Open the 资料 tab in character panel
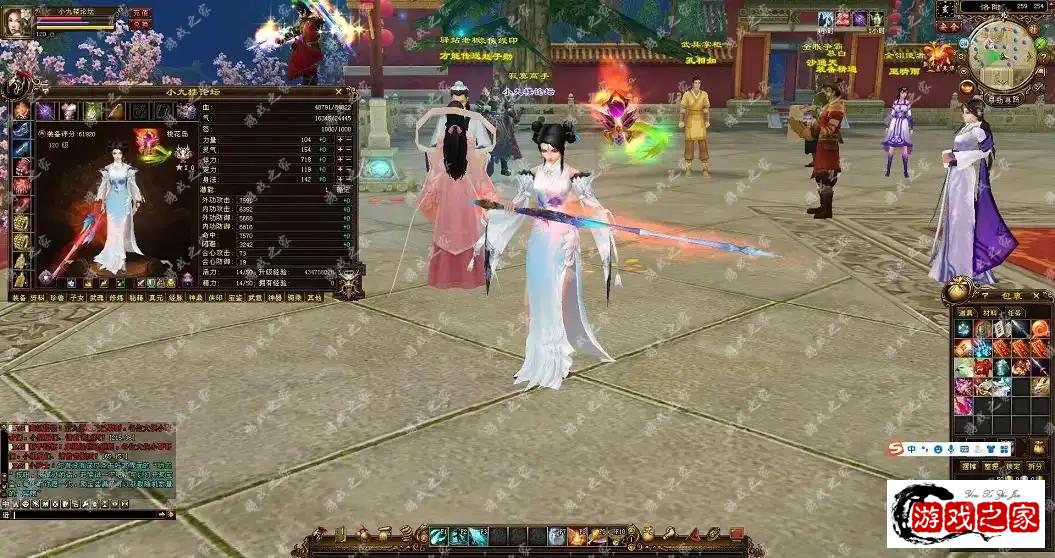The width and height of the screenshot is (1055, 558). [37, 297]
